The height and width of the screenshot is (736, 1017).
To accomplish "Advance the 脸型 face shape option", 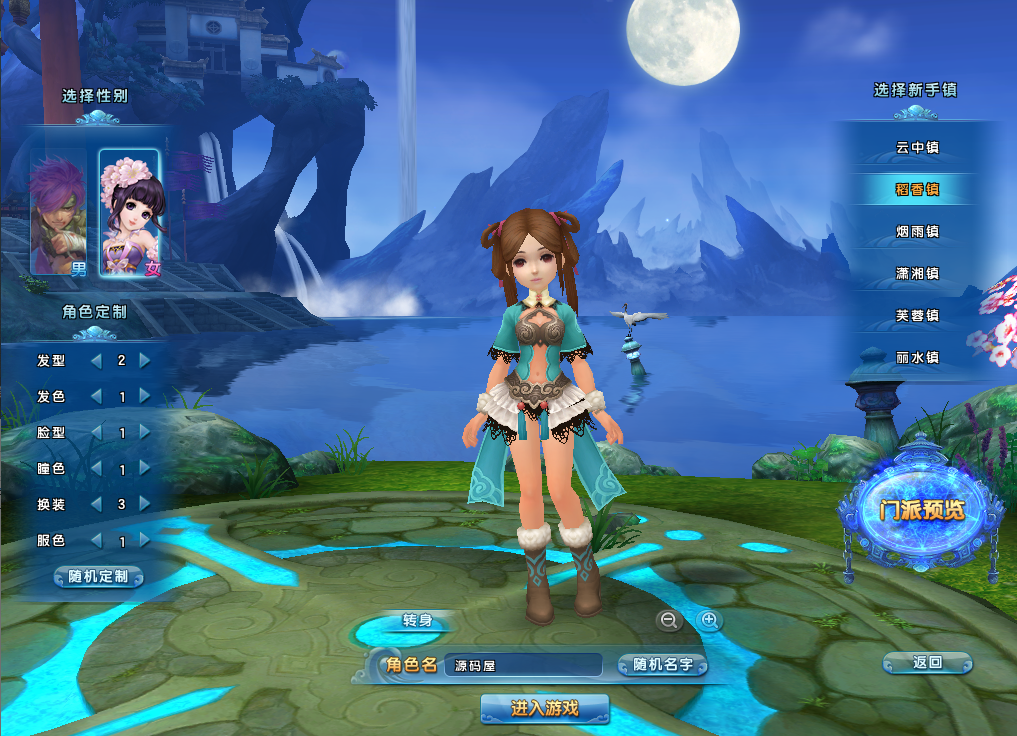I will (145, 433).
